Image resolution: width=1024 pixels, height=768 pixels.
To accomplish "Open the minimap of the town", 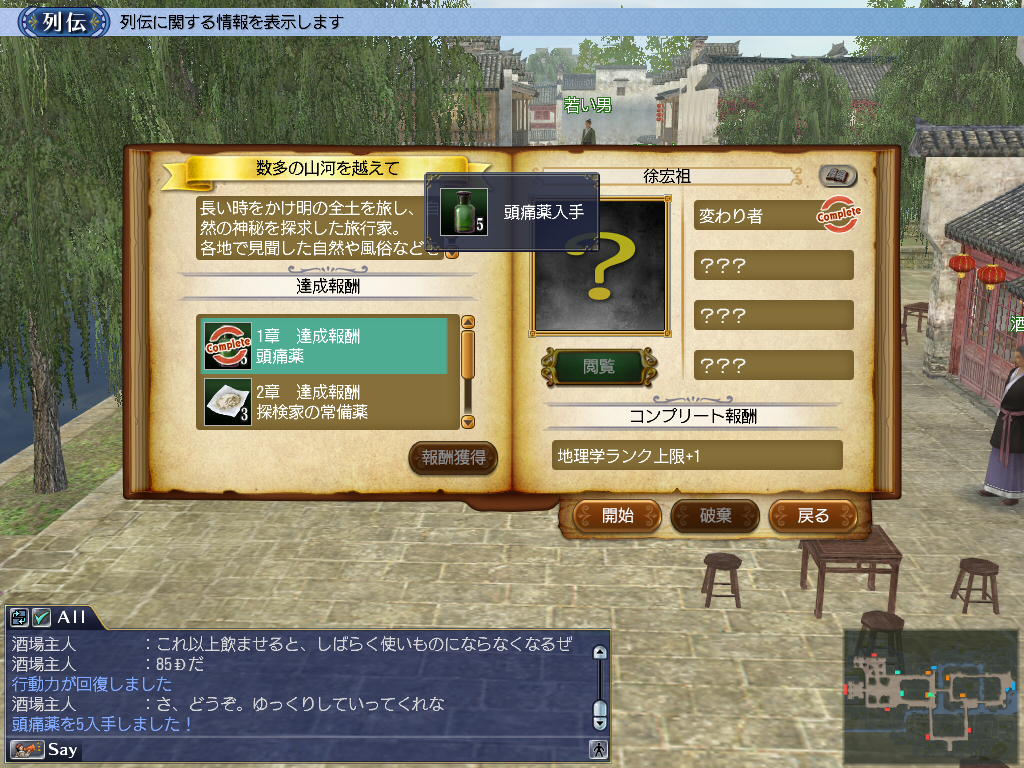I will pyautogui.click(x=929, y=693).
